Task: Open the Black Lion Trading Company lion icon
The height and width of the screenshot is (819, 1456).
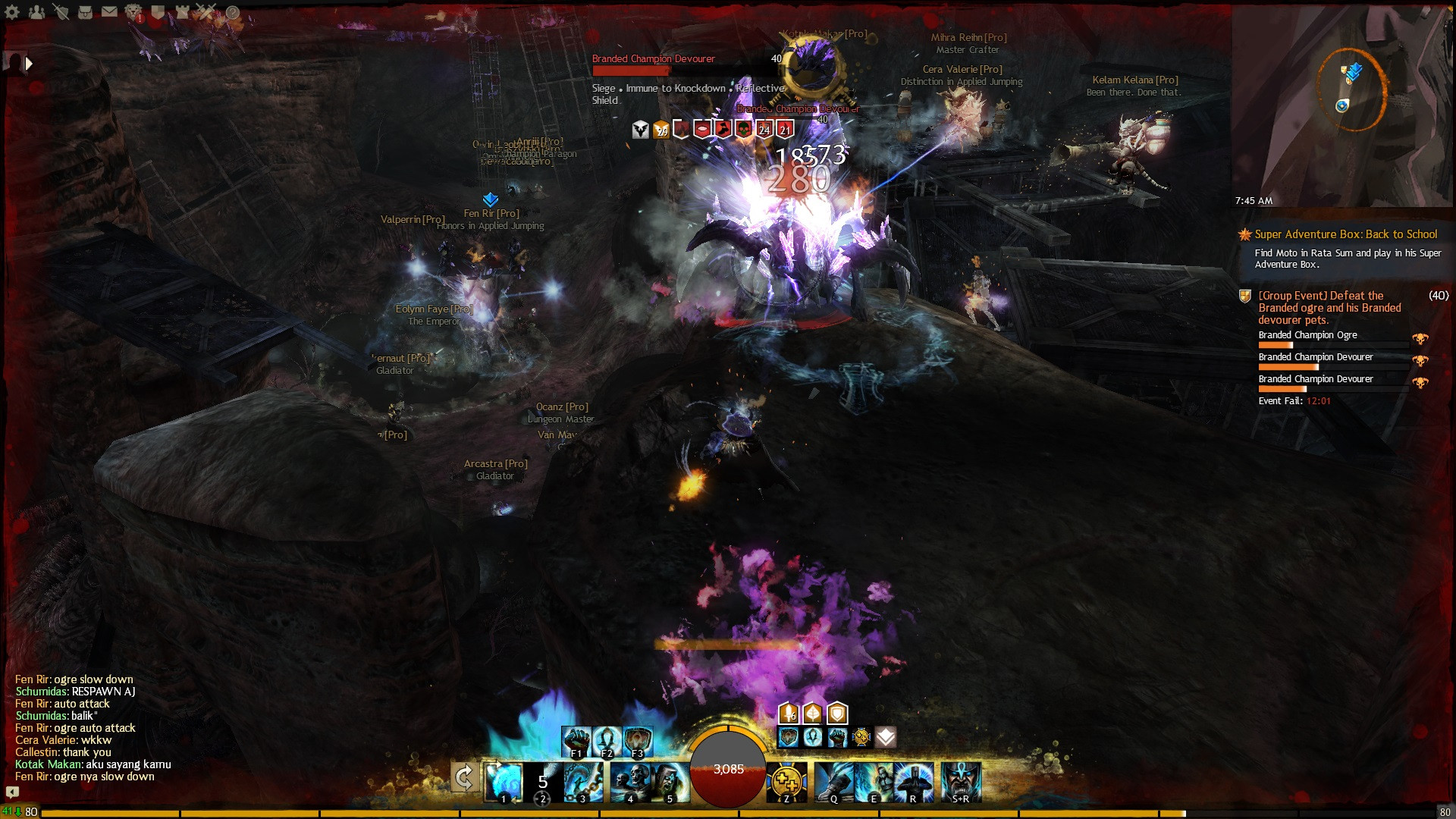Action: pyautogui.click(x=133, y=11)
